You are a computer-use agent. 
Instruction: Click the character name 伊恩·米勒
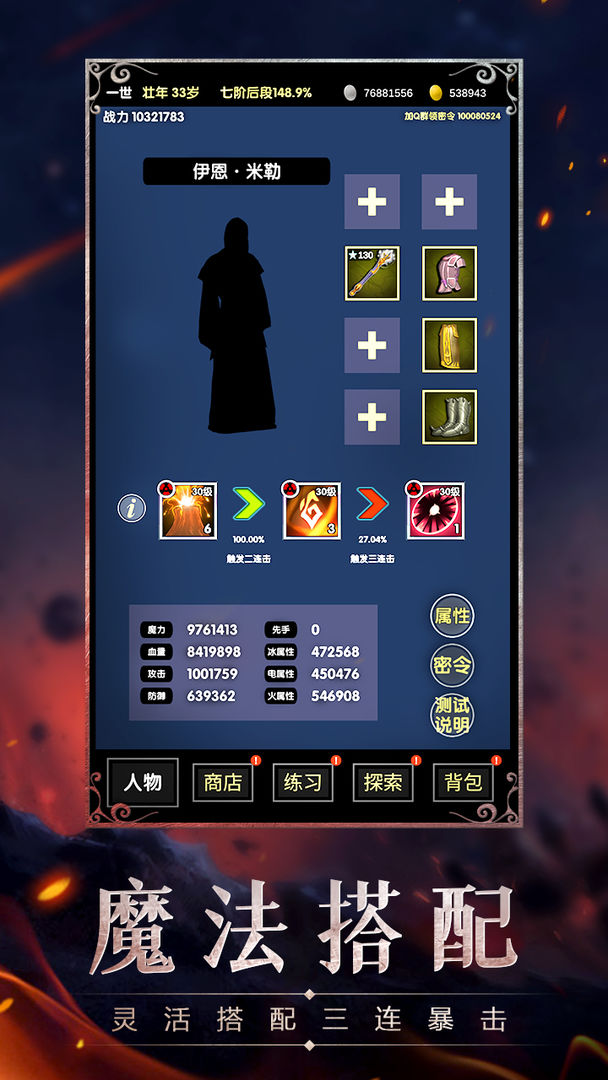pos(236,171)
